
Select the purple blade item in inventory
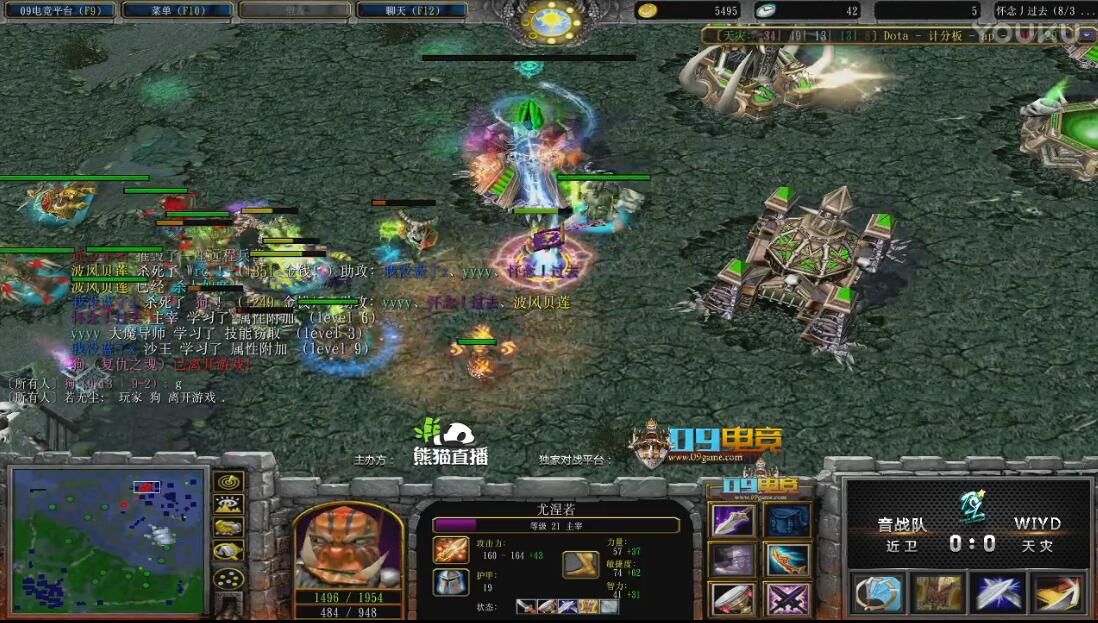point(733,521)
